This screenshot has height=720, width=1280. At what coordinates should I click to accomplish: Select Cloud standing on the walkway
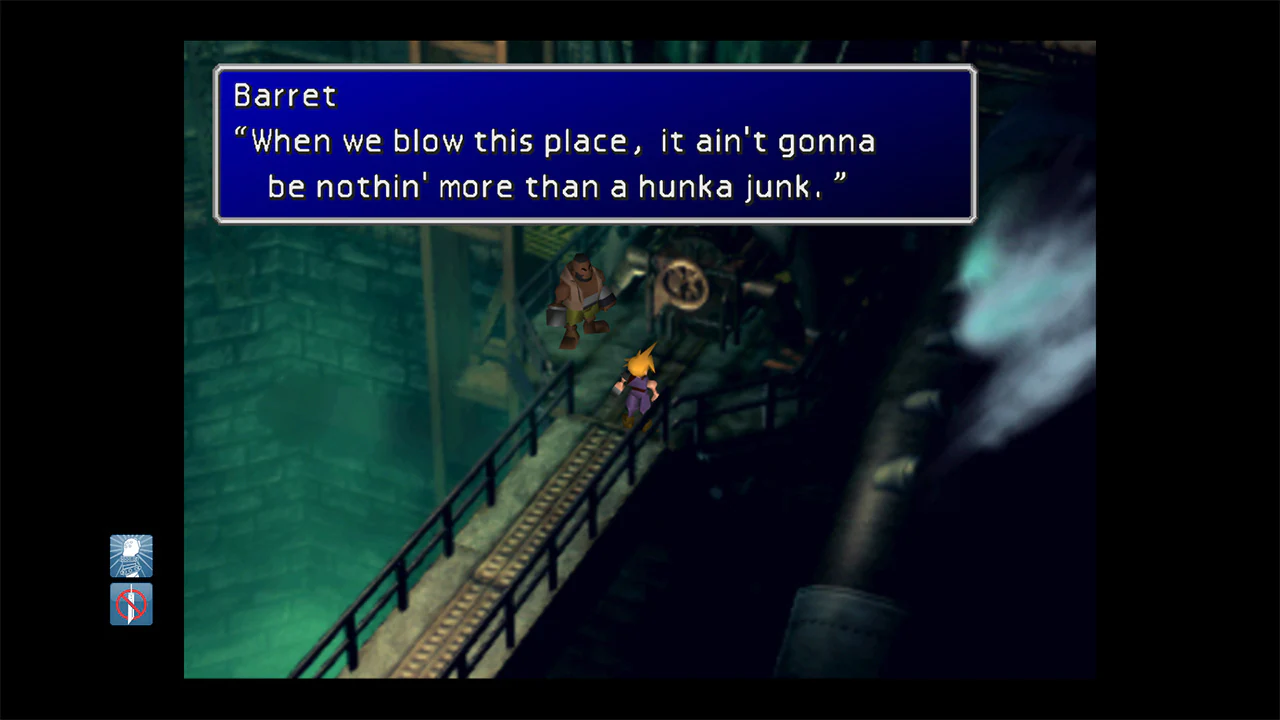(640, 385)
